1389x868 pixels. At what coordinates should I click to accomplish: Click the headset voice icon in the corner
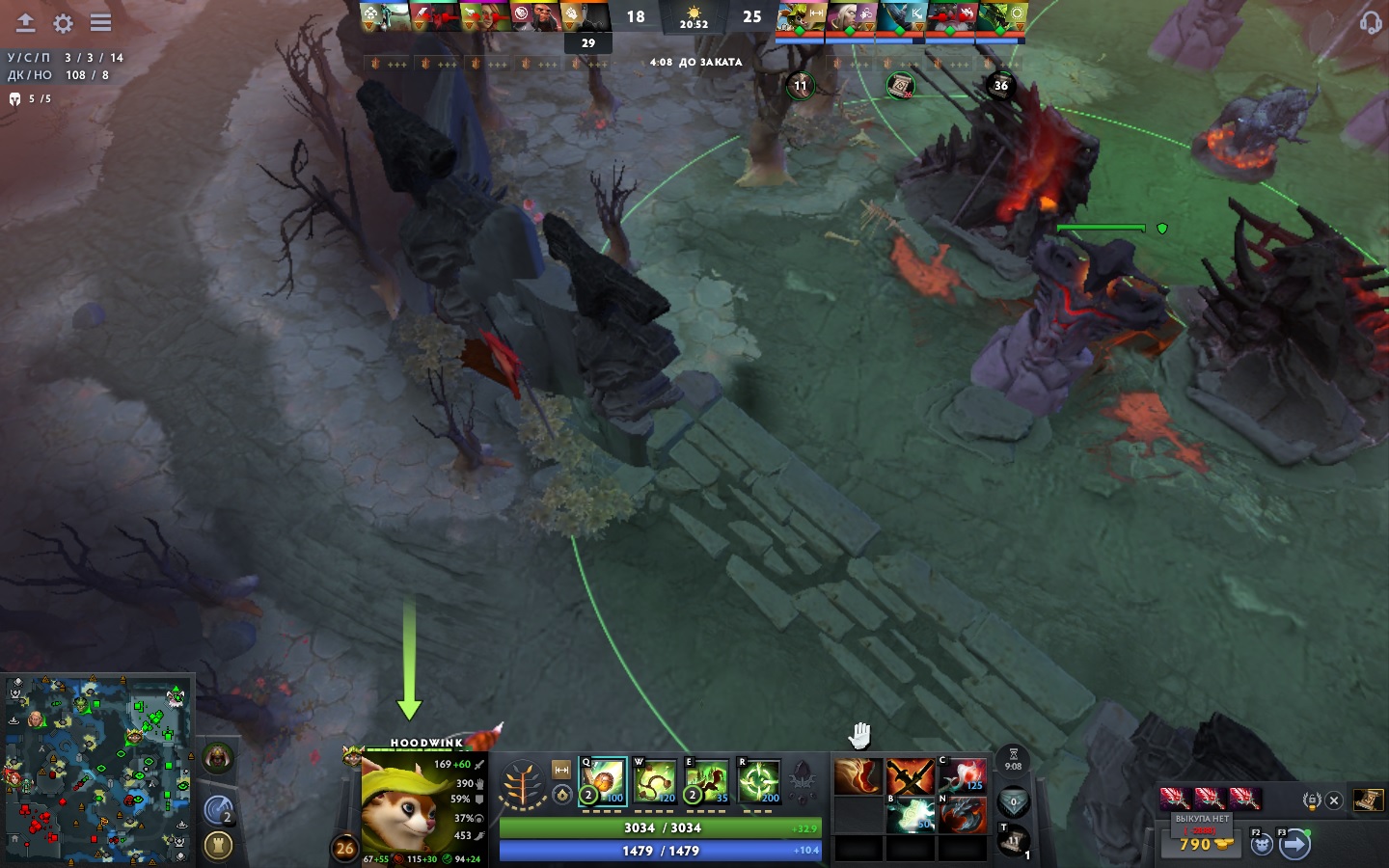[1370, 21]
